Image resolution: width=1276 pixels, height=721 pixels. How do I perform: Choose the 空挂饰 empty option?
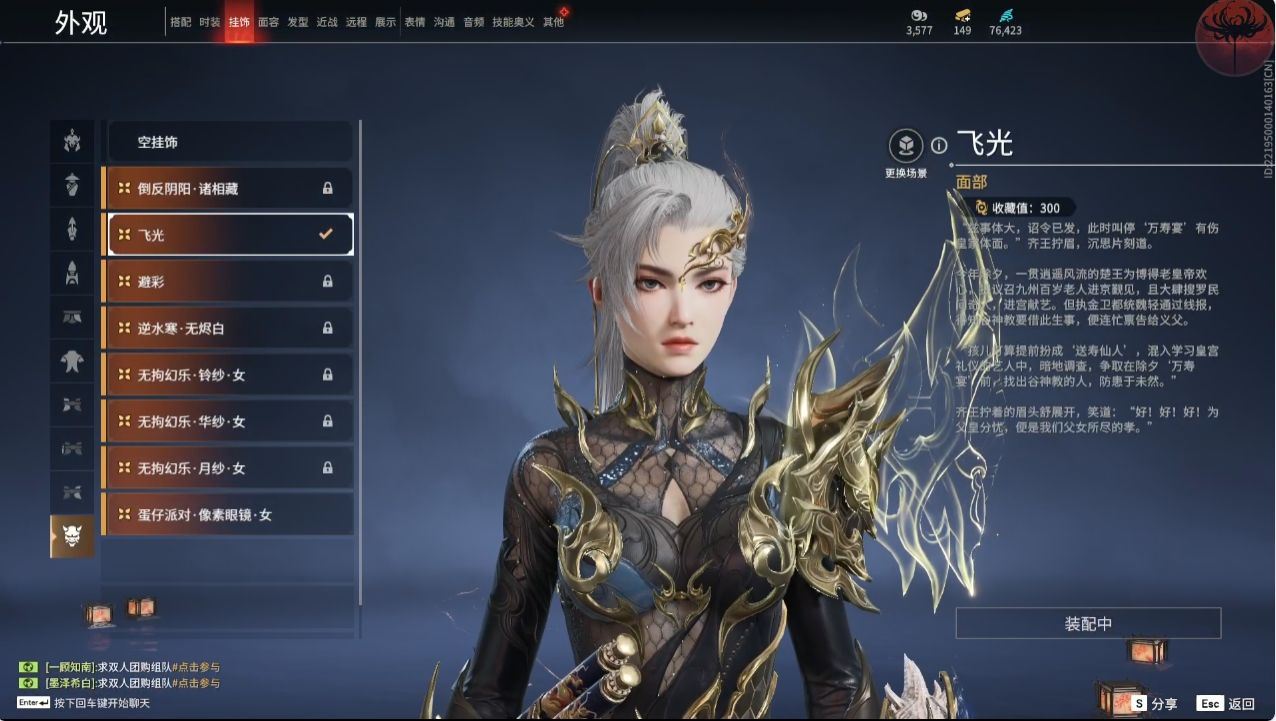click(x=230, y=142)
